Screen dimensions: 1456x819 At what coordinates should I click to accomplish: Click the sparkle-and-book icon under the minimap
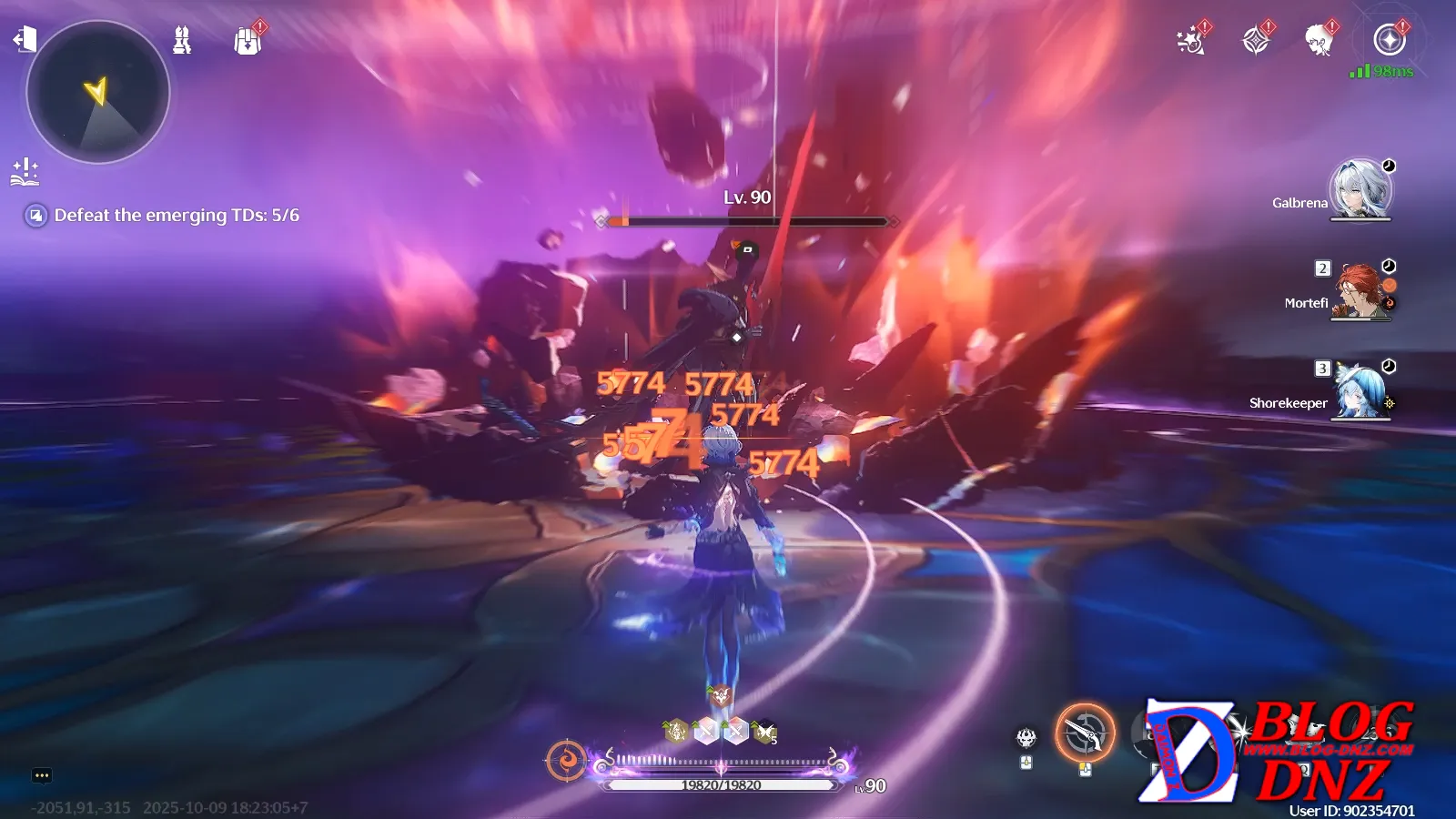tap(25, 171)
